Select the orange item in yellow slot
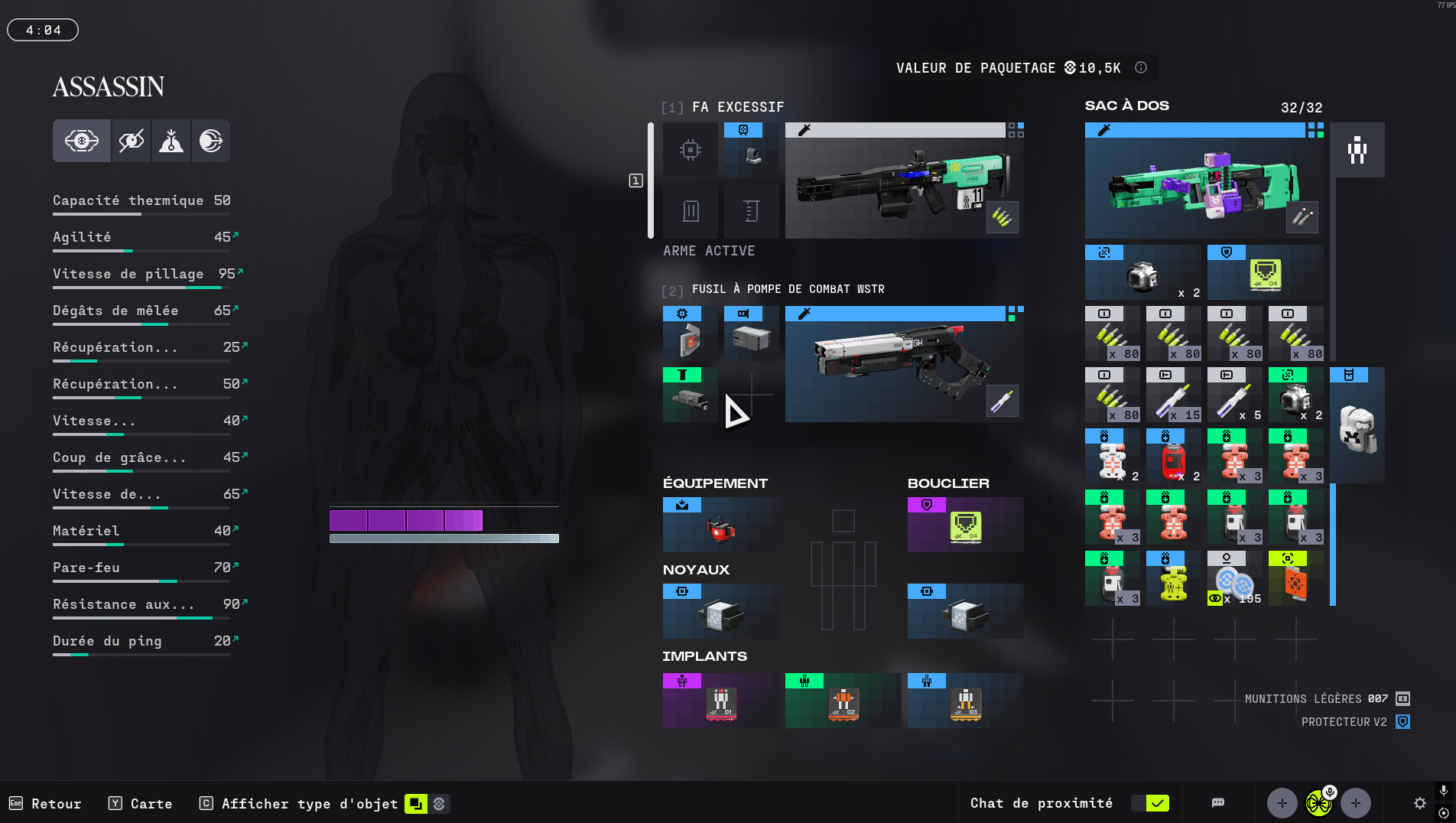The height and width of the screenshot is (823, 1456). 1295,579
